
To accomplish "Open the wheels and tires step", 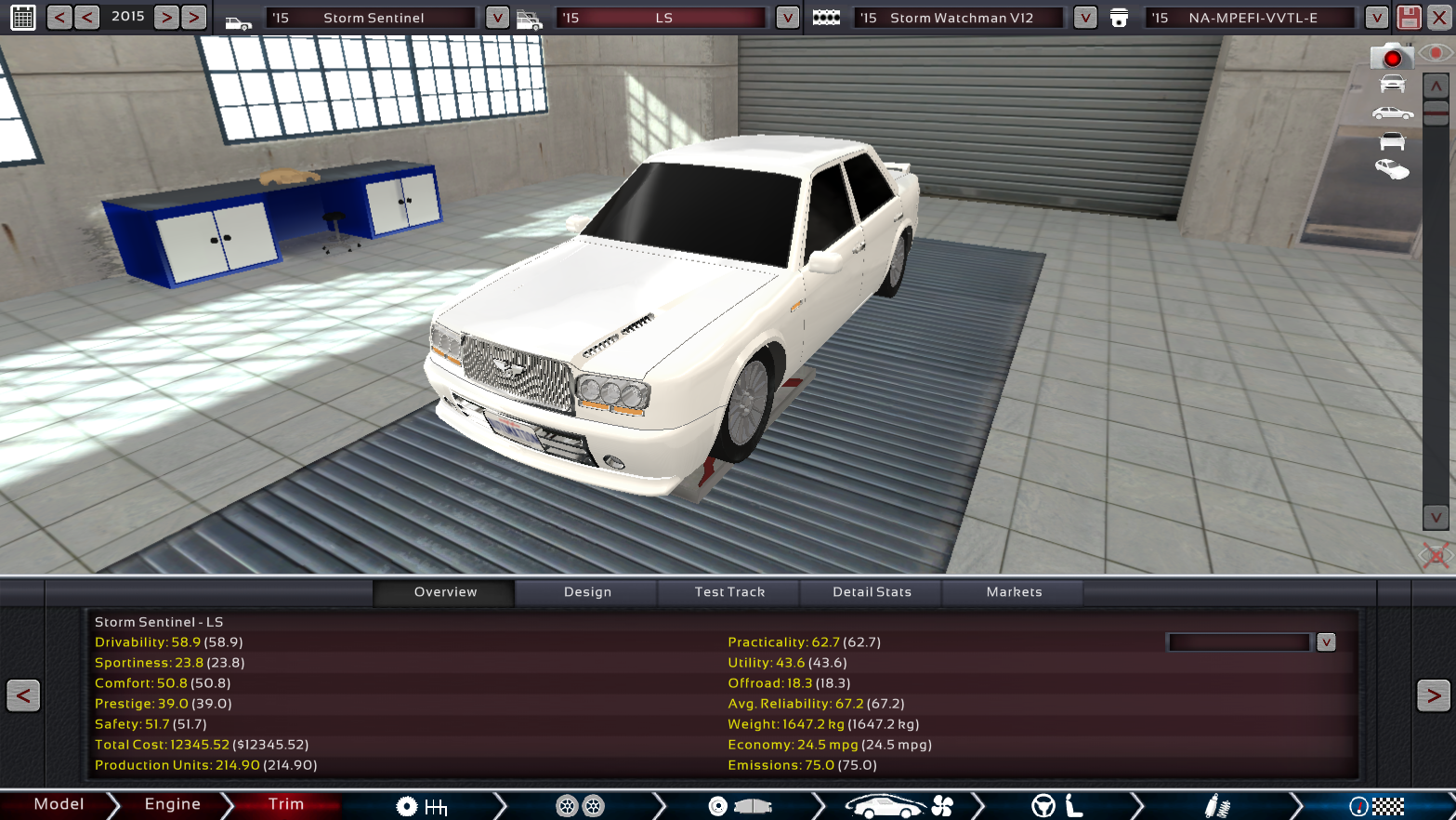I will click(x=580, y=806).
